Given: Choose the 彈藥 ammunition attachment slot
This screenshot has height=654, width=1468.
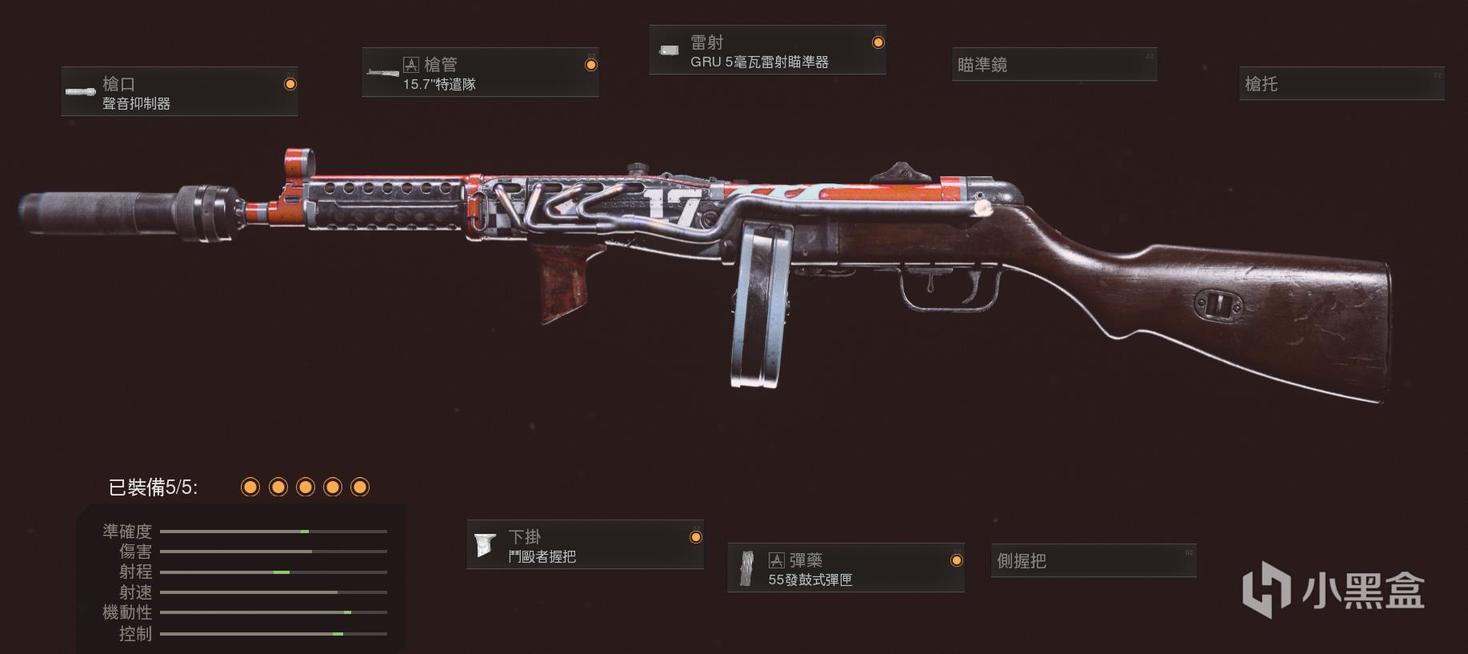Looking at the screenshot, I should (846, 569).
